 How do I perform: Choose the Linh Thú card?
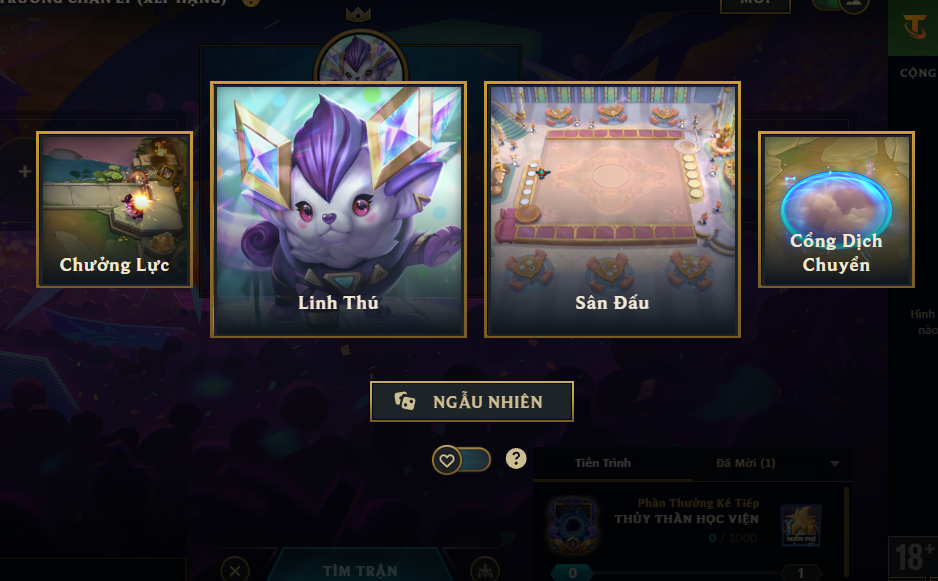[x=338, y=210]
